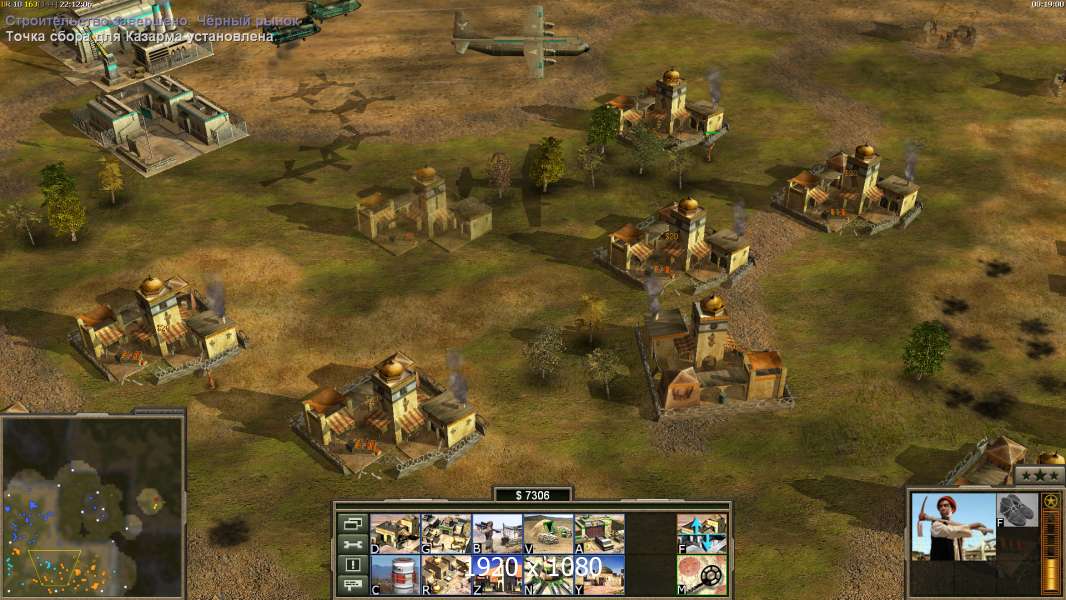The image size is (1066, 600).
Task: Click the worker shoes upgrade icon
Action: pyautogui.click(x=1017, y=508)
